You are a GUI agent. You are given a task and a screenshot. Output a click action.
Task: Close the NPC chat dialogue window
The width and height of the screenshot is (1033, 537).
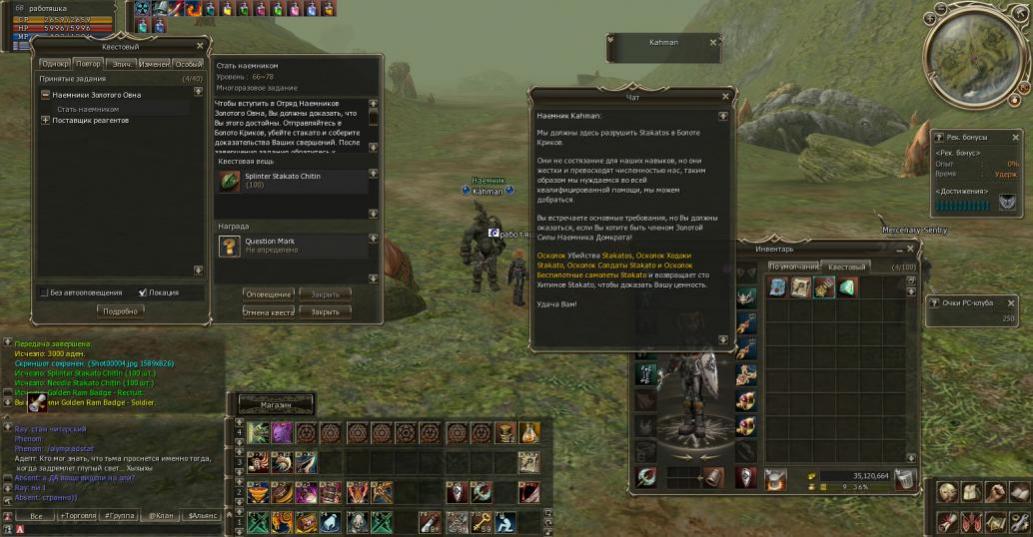tap(726, 97)
